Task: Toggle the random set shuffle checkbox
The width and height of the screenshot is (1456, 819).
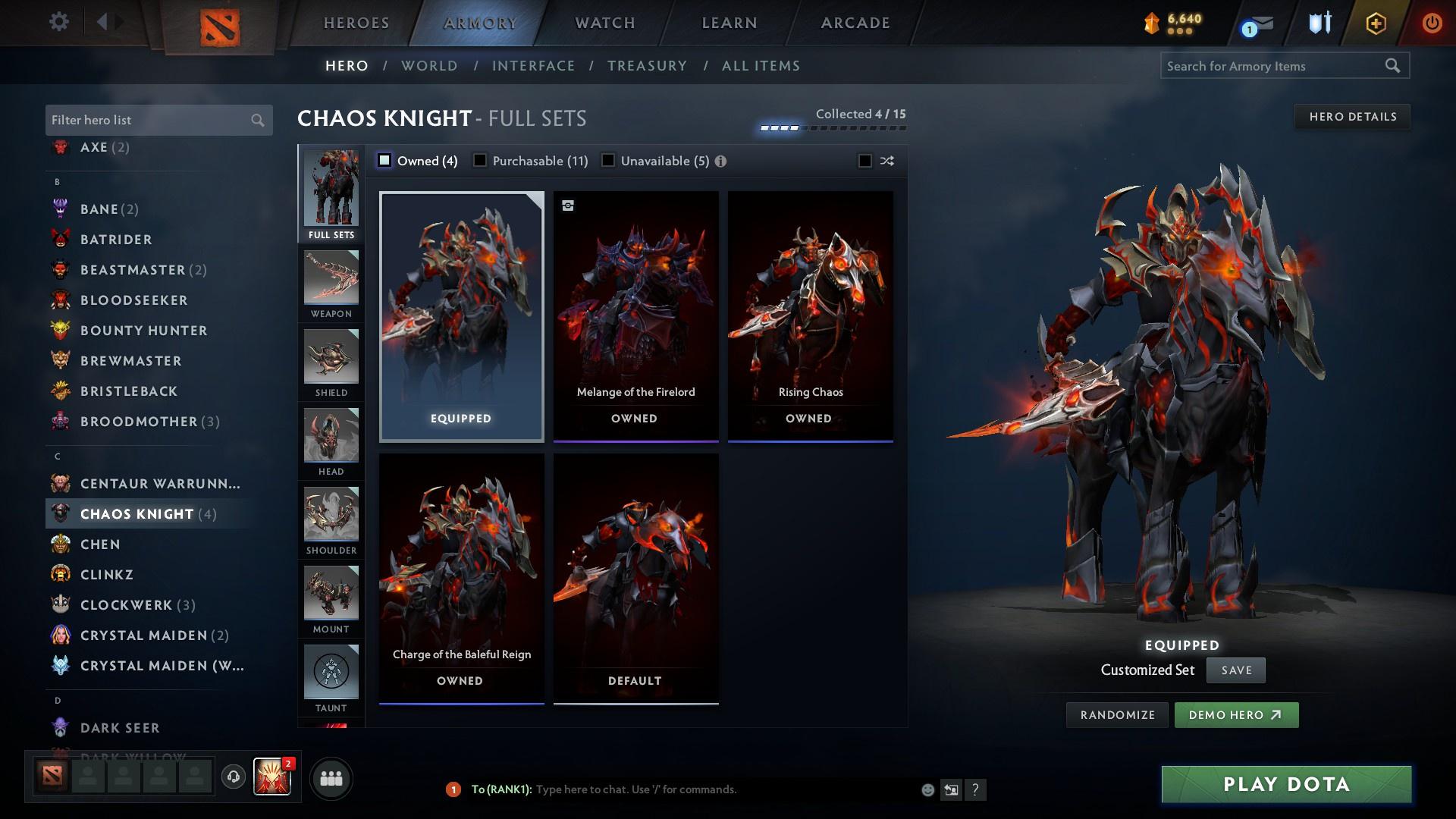Action: click(x=864, y=161)
